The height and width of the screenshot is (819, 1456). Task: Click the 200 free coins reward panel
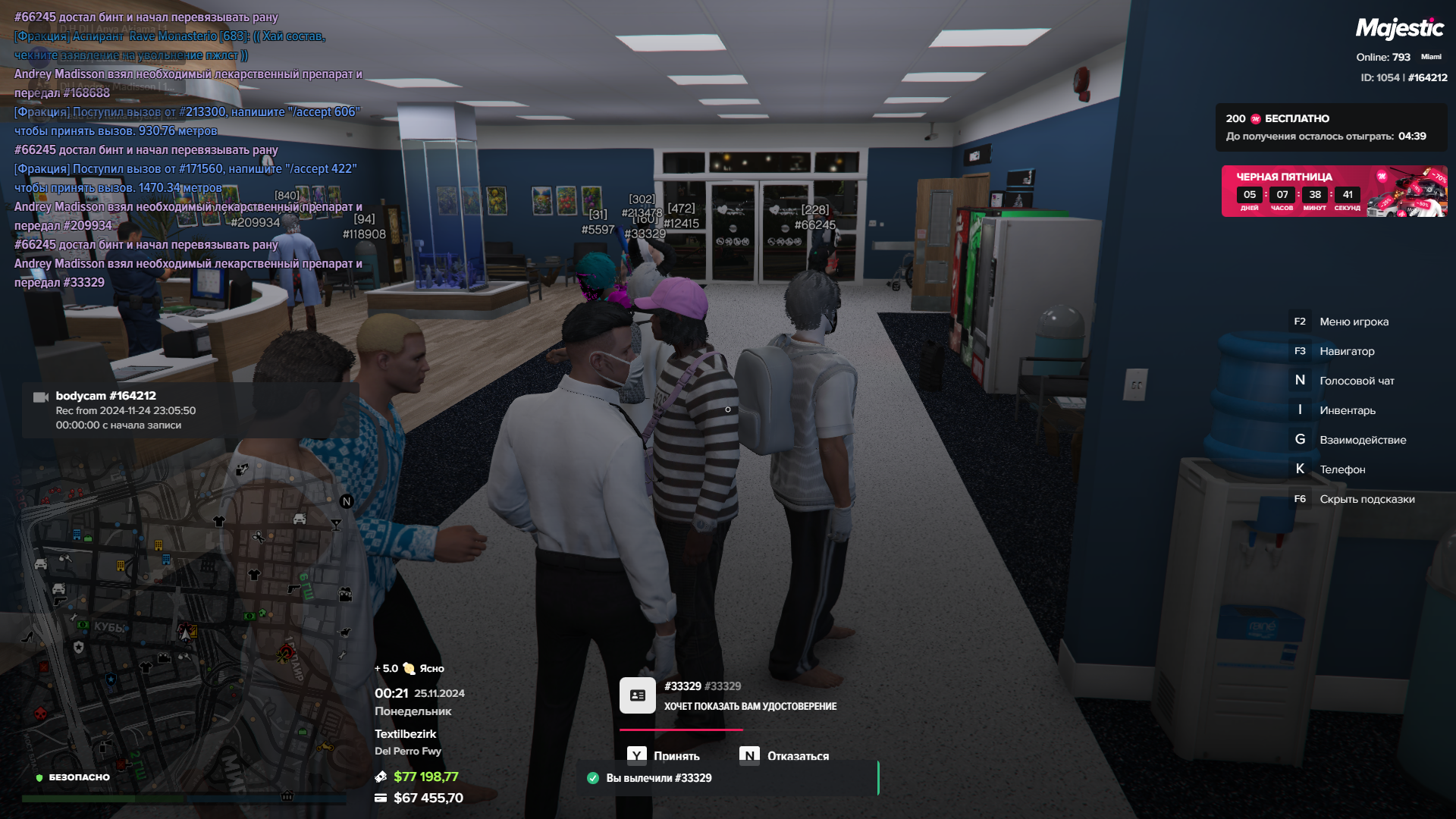pyautogui.click(x=1330, y=127)
